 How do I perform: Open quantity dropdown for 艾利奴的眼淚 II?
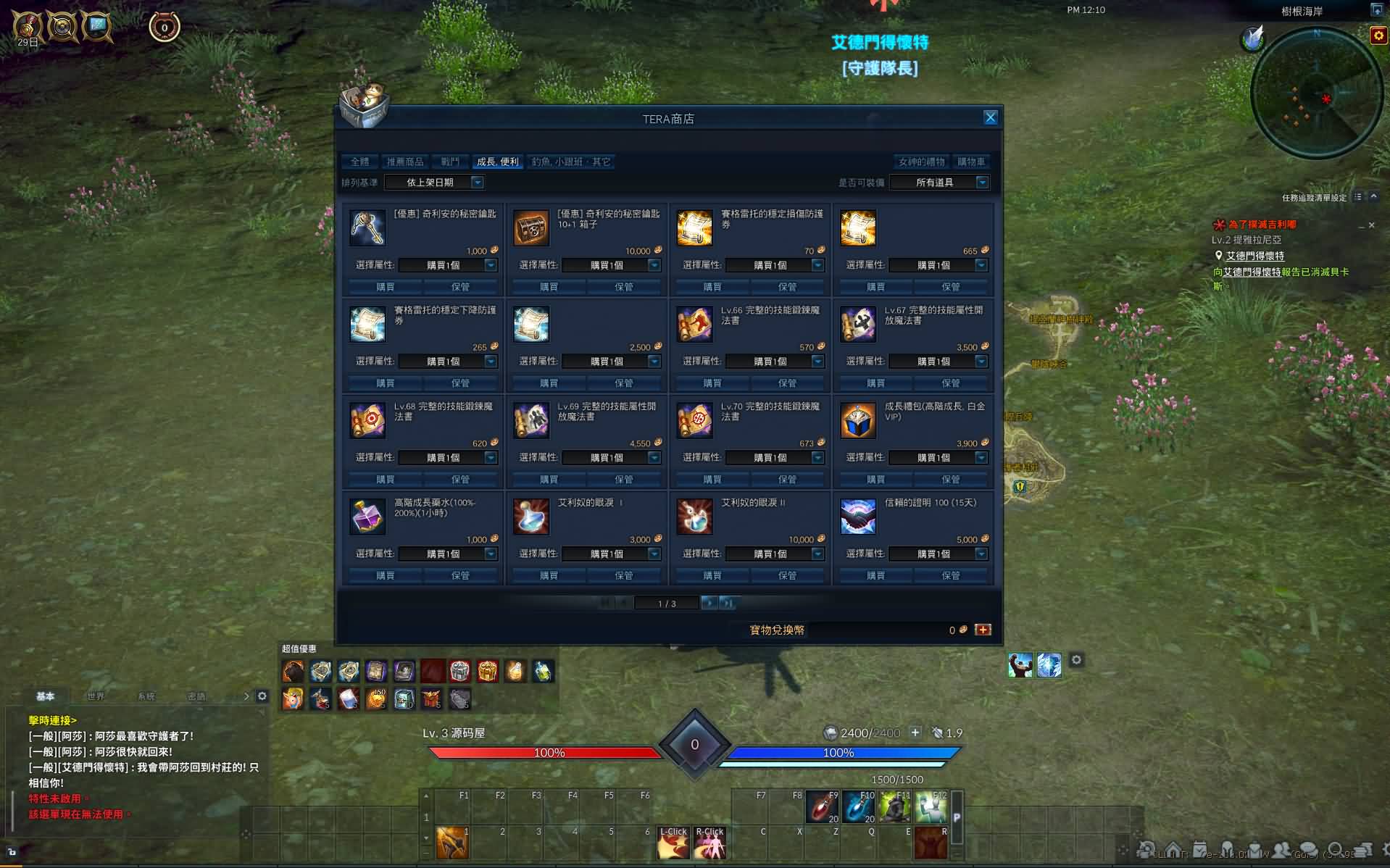click(817, 554)
